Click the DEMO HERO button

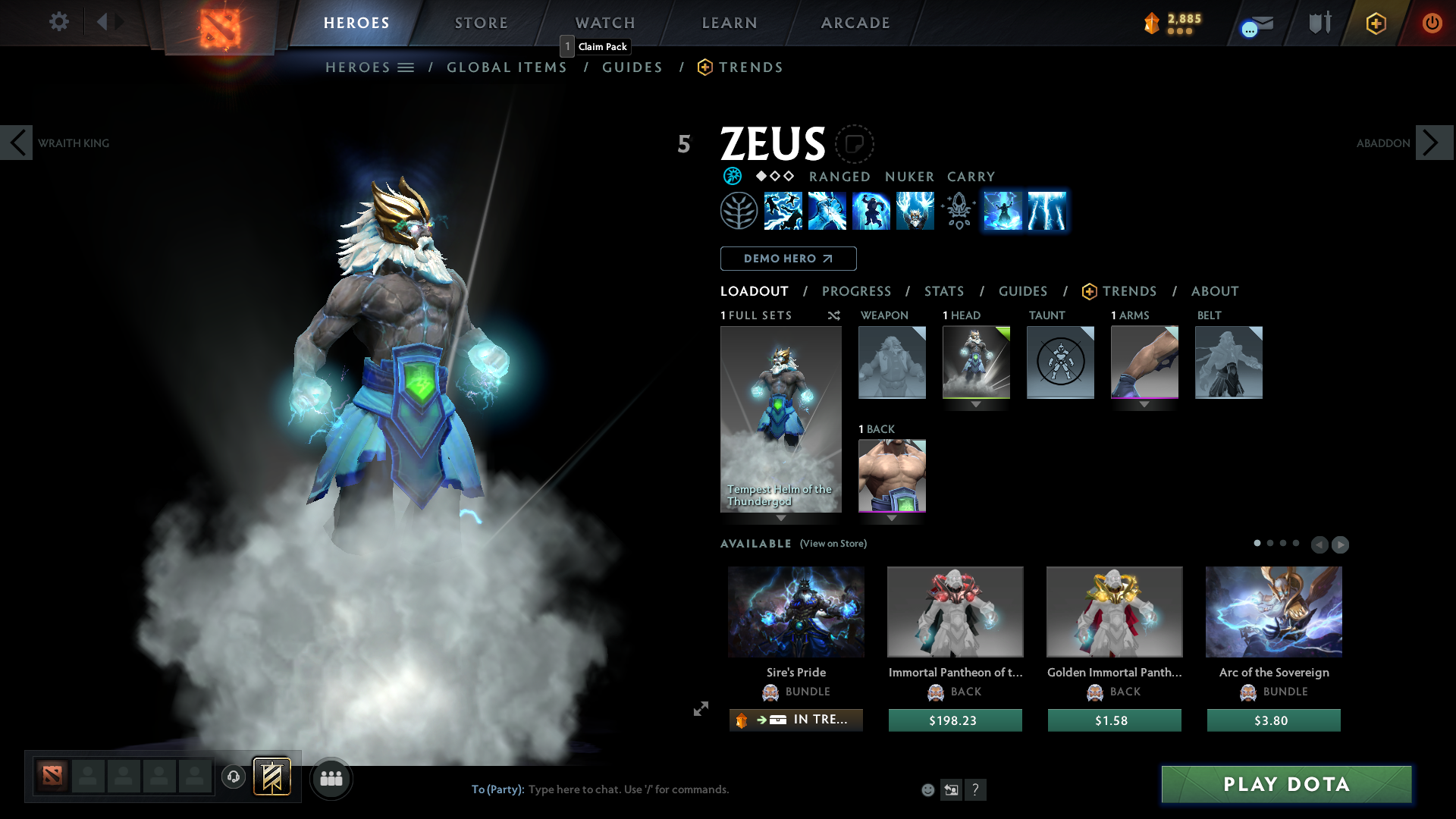(x=788, y=259)
